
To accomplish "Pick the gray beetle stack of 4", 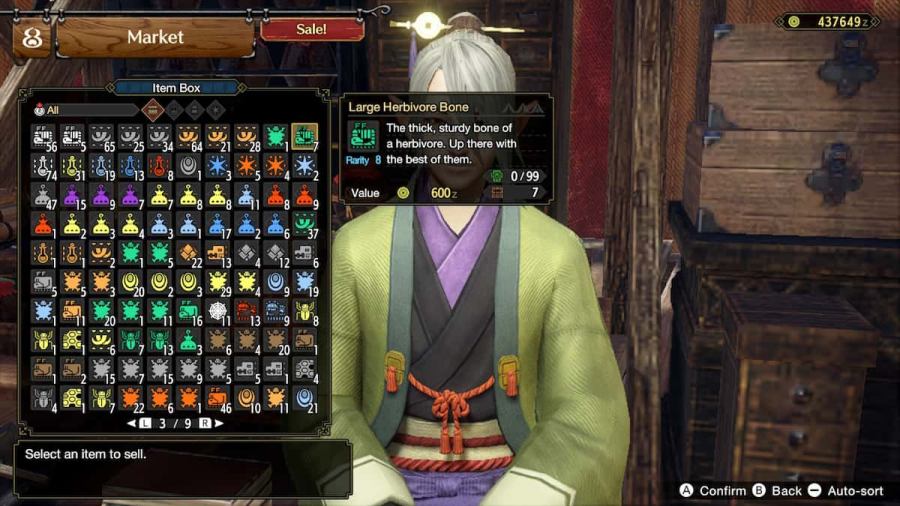I will pyautogui.click(x=43, y=398).
